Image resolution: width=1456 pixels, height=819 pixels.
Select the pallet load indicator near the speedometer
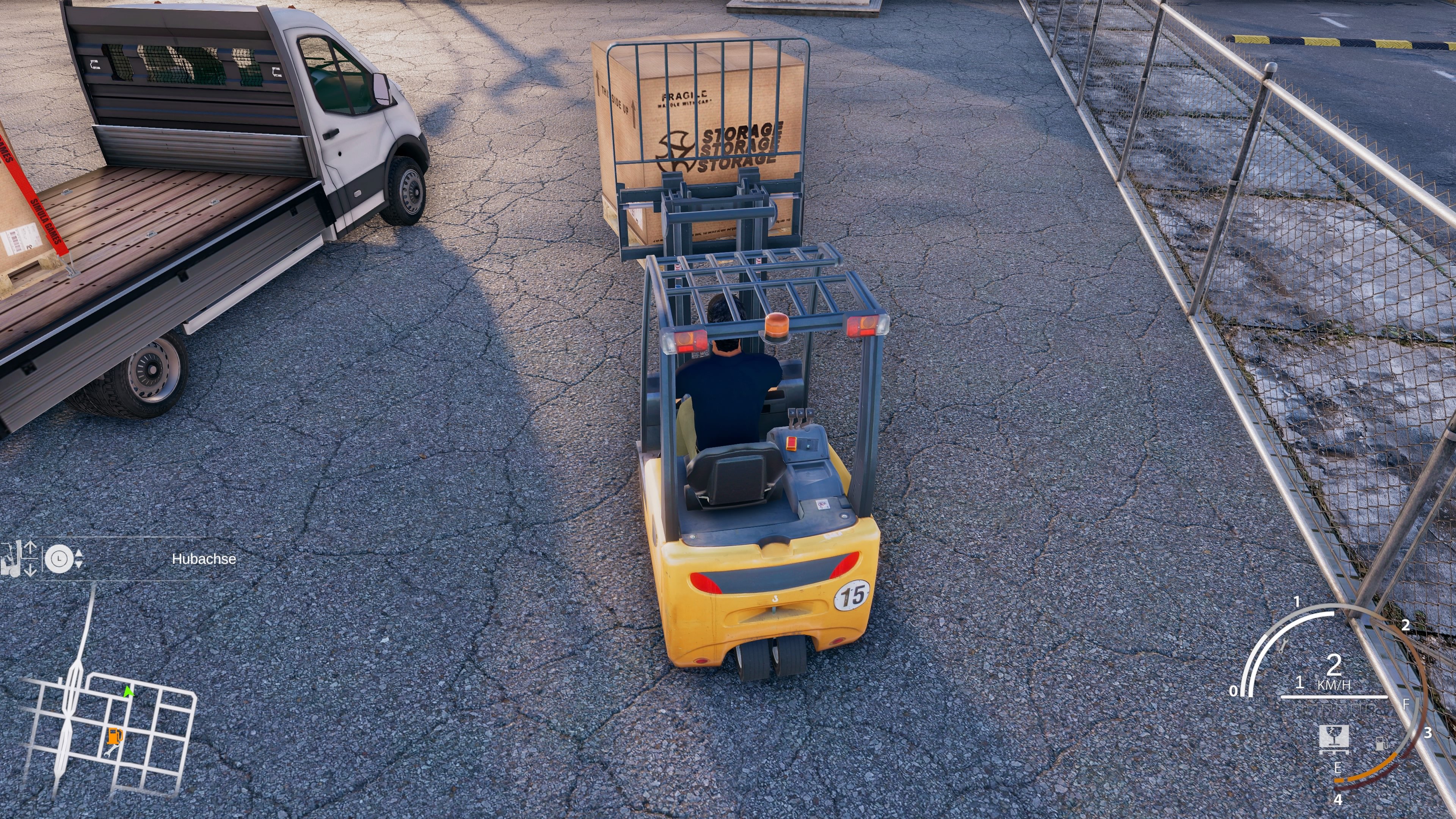click(1334, 739)
